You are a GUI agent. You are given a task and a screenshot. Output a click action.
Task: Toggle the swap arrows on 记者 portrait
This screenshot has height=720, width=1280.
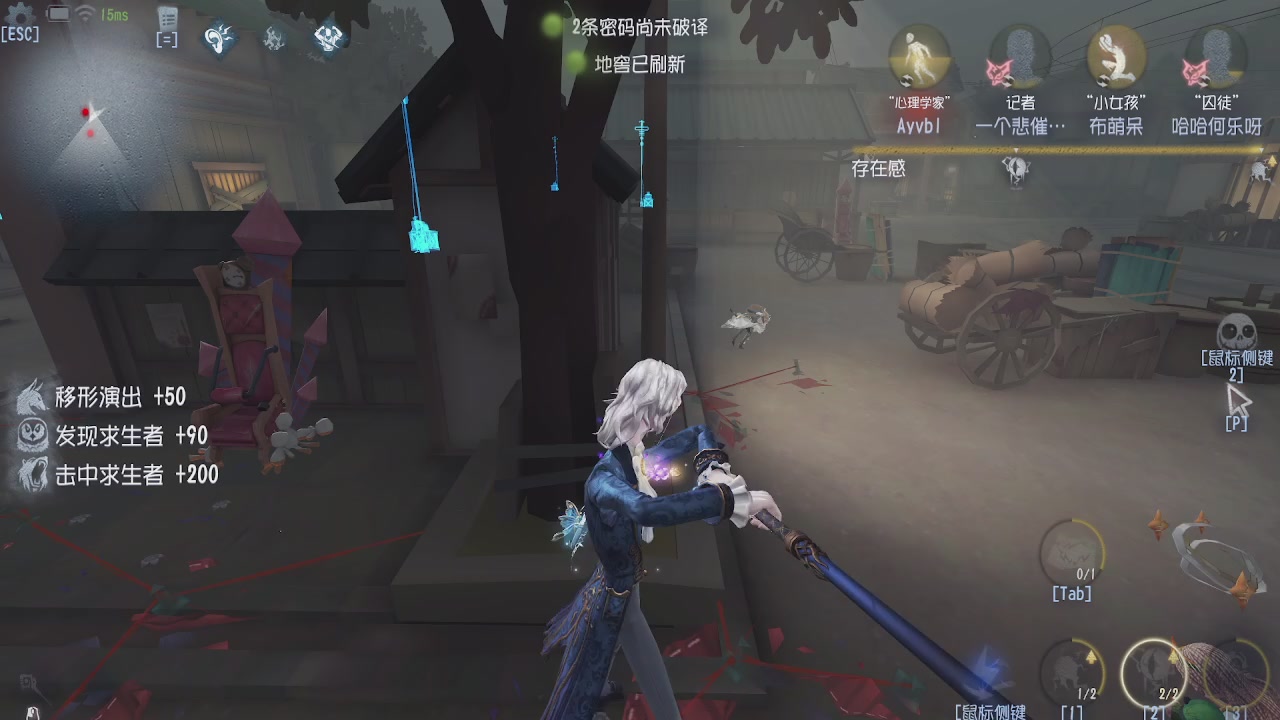(1009, 78)
